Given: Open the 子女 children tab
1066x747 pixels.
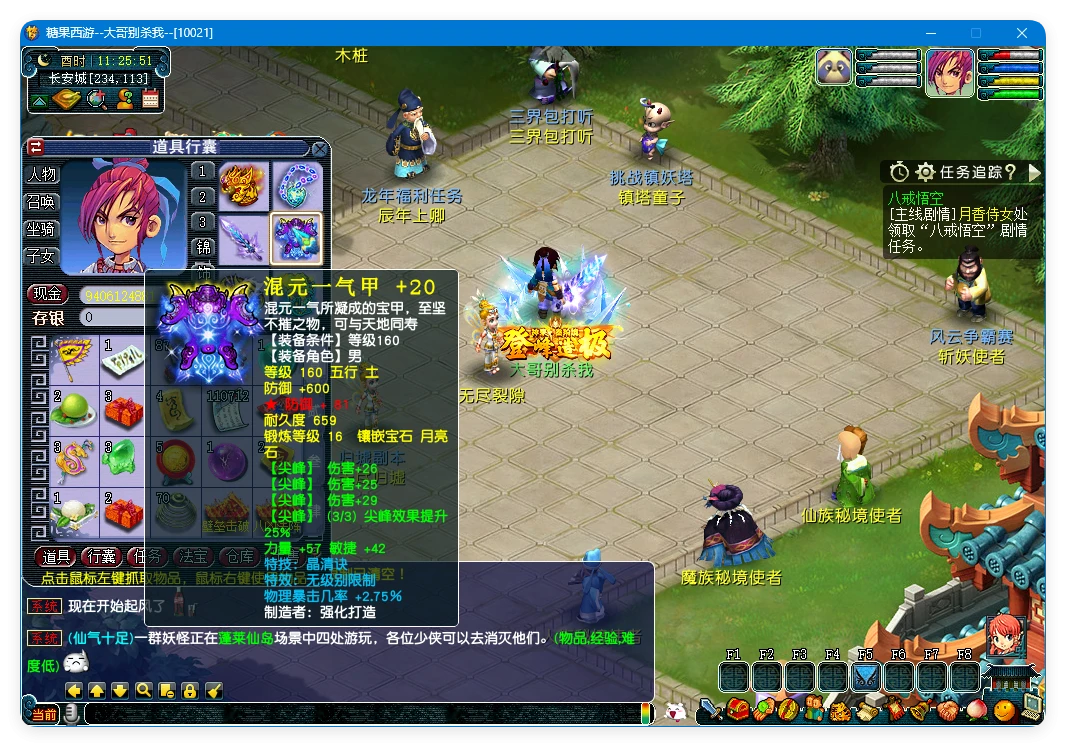Looking at the screenshot, I should 41,256.
